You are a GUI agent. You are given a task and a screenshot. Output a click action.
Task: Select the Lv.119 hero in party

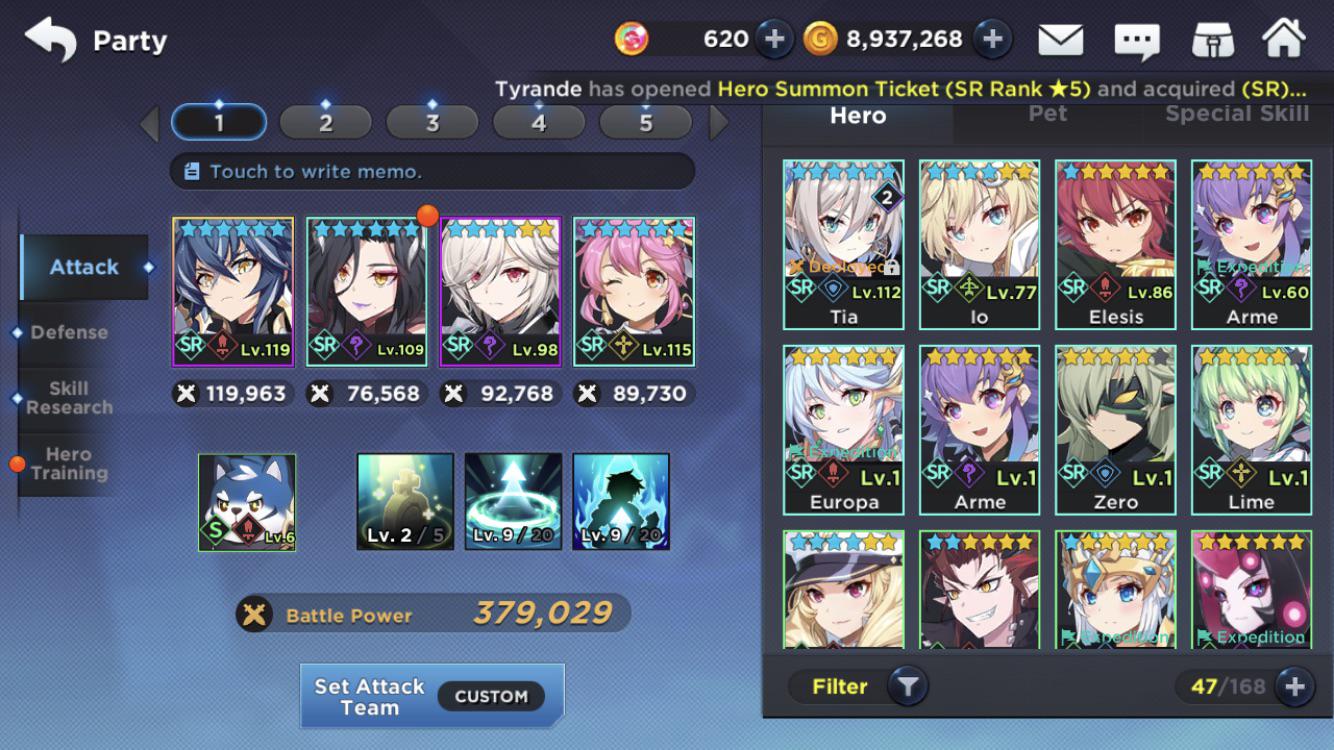coord(233,291)
